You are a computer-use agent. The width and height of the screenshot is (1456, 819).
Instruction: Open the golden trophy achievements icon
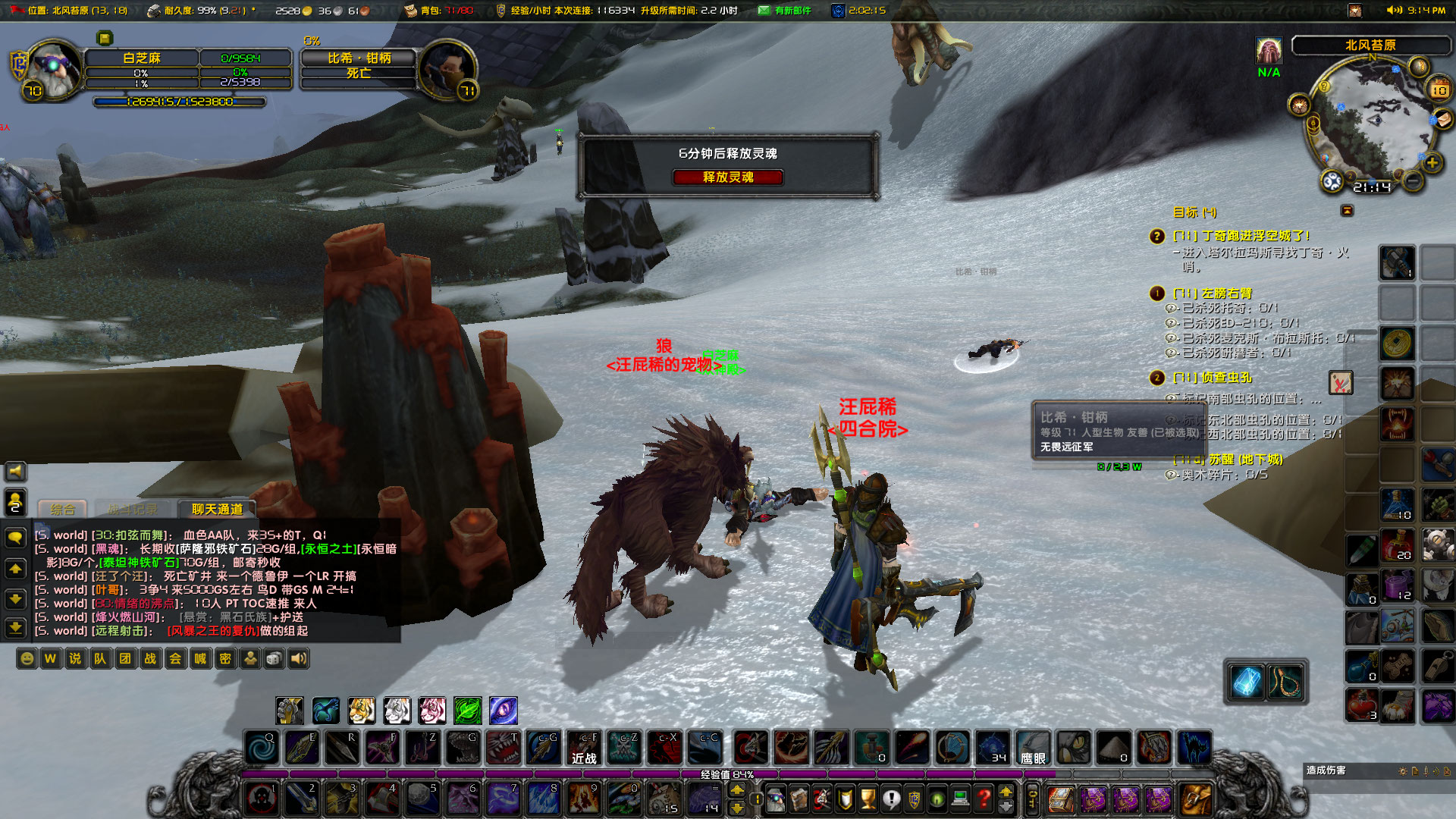[868, 799]
